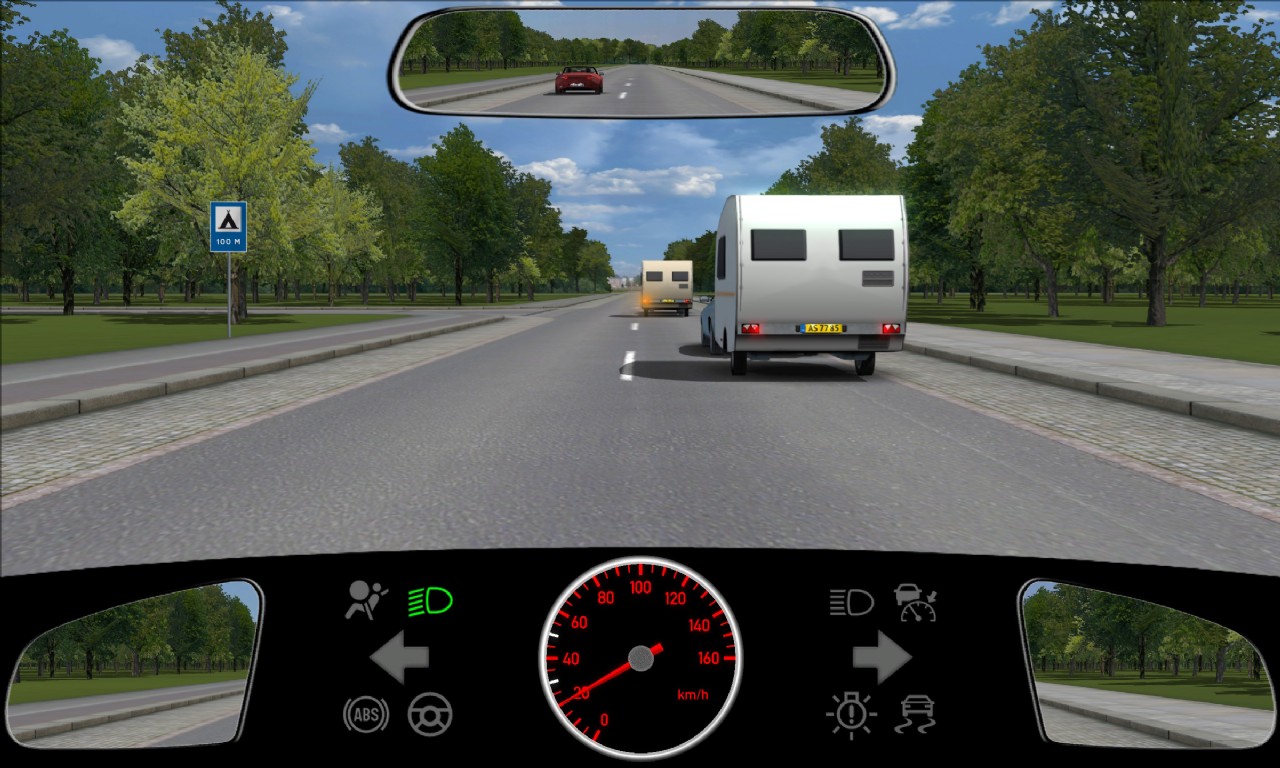The height and width of the screenshot is (768, 1280).
Task: Toggle the green low-beam headlight icon
Action: (x=430, y=601)
